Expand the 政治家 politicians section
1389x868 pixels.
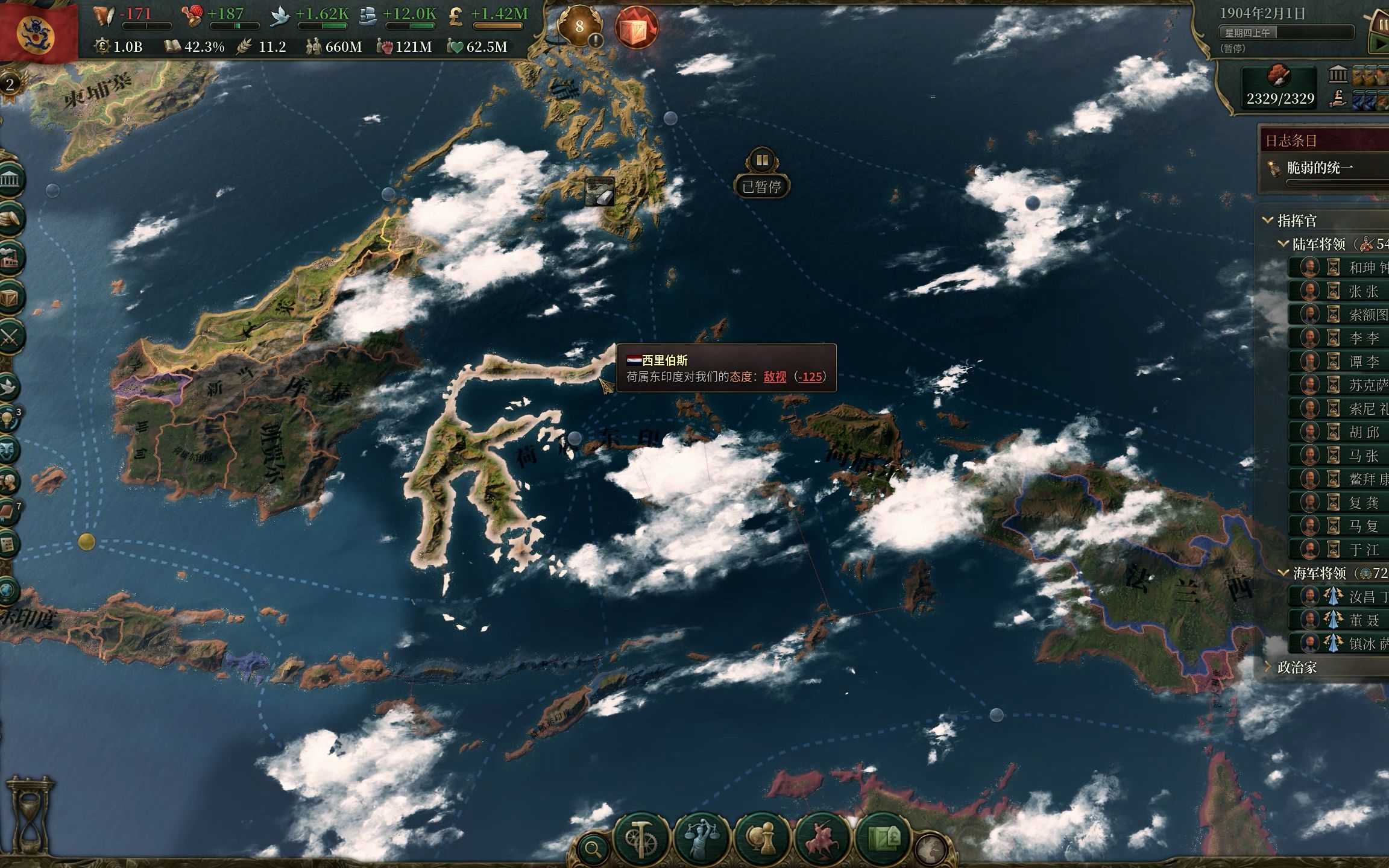(1268, 667)
